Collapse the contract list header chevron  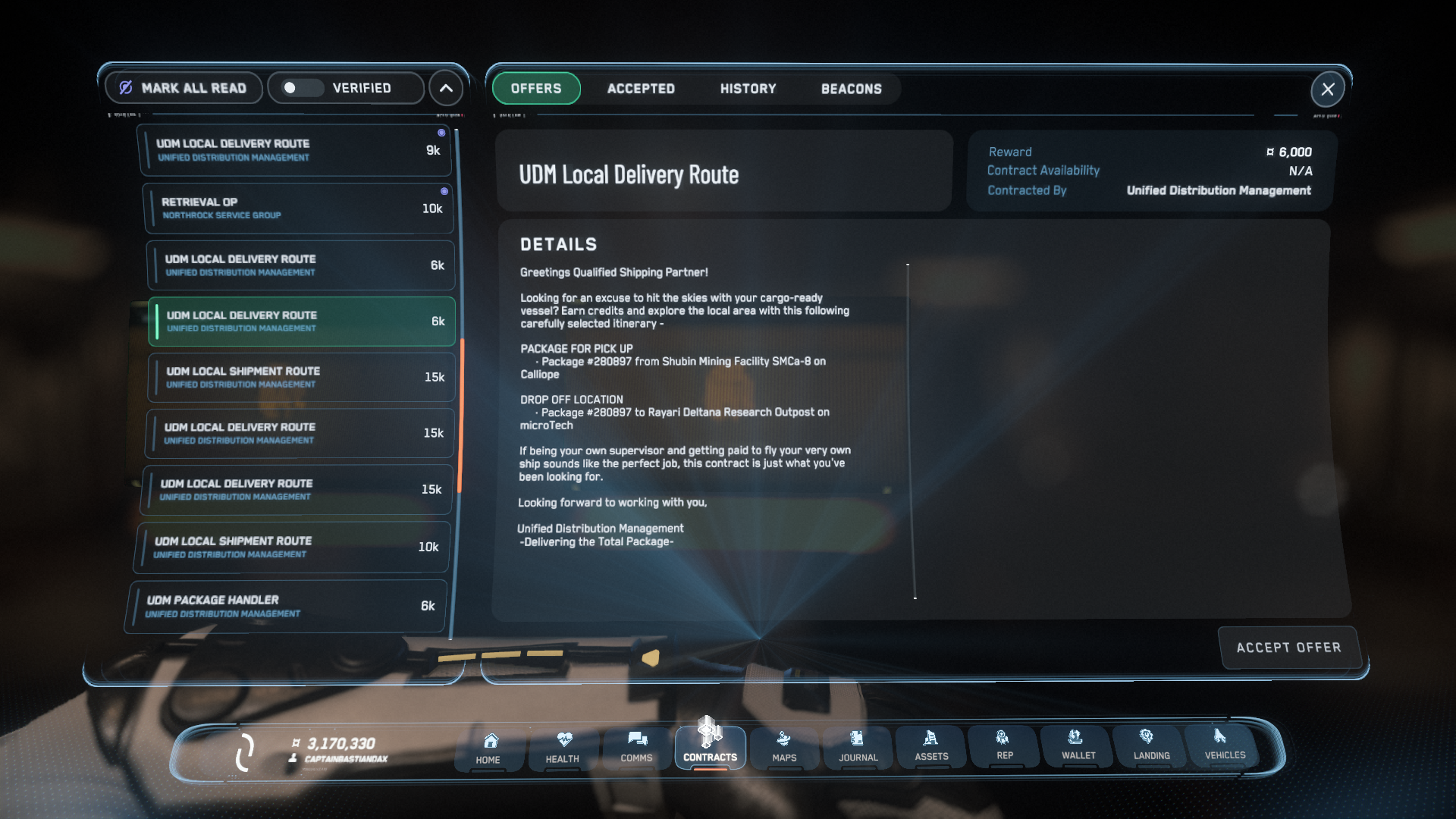tap(446, 88)
